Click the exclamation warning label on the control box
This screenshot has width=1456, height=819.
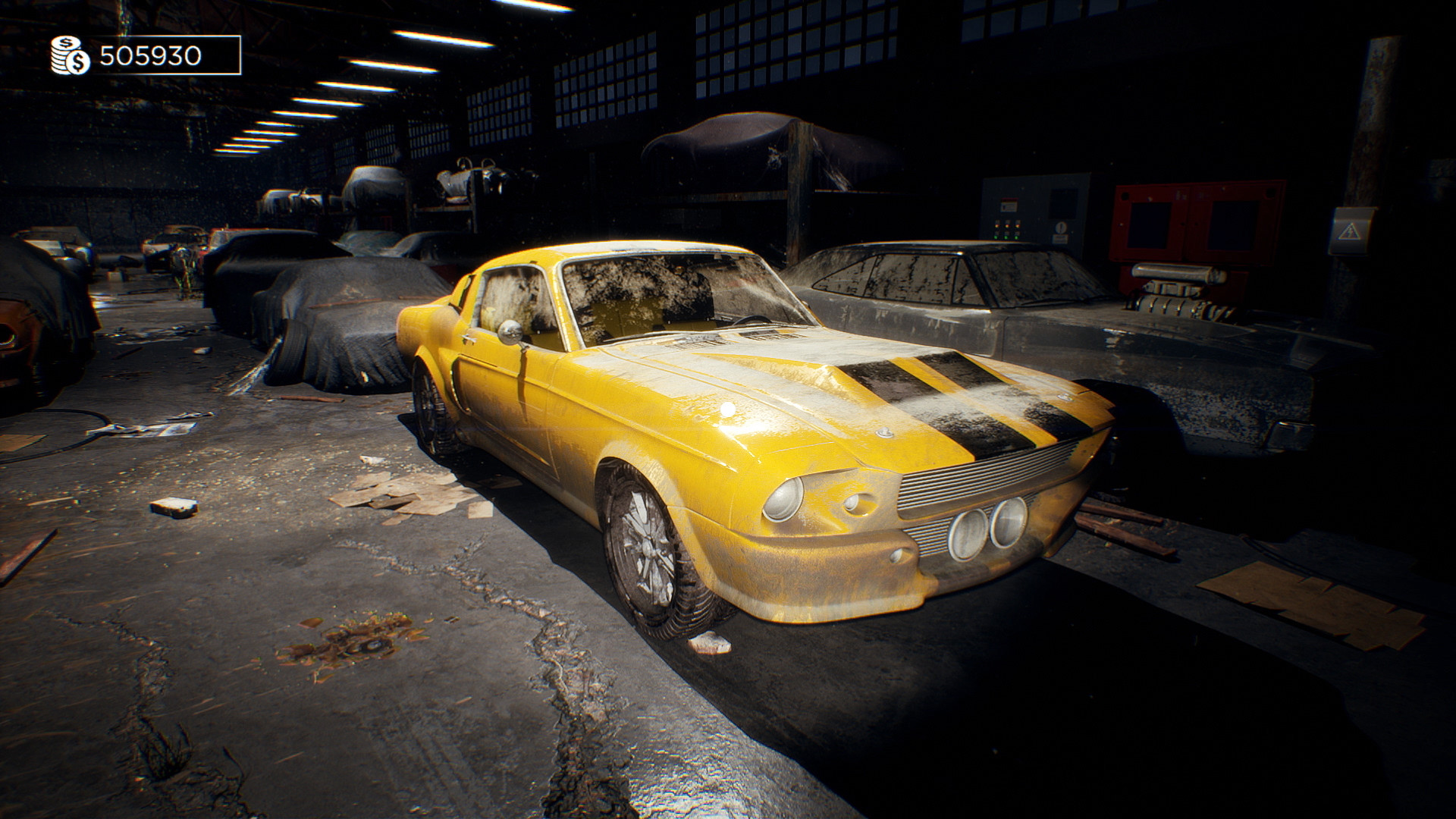(1060, 229)
